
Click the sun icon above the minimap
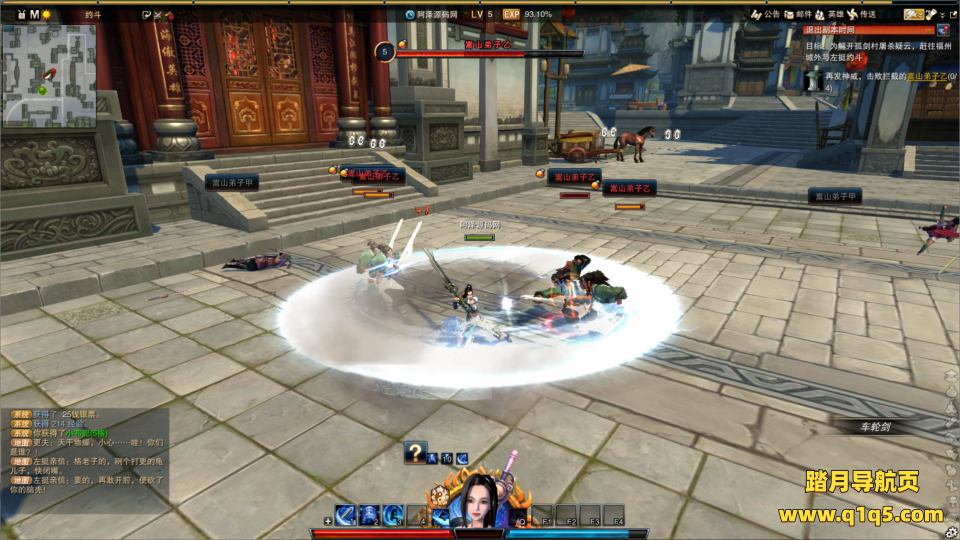(46, 14)
